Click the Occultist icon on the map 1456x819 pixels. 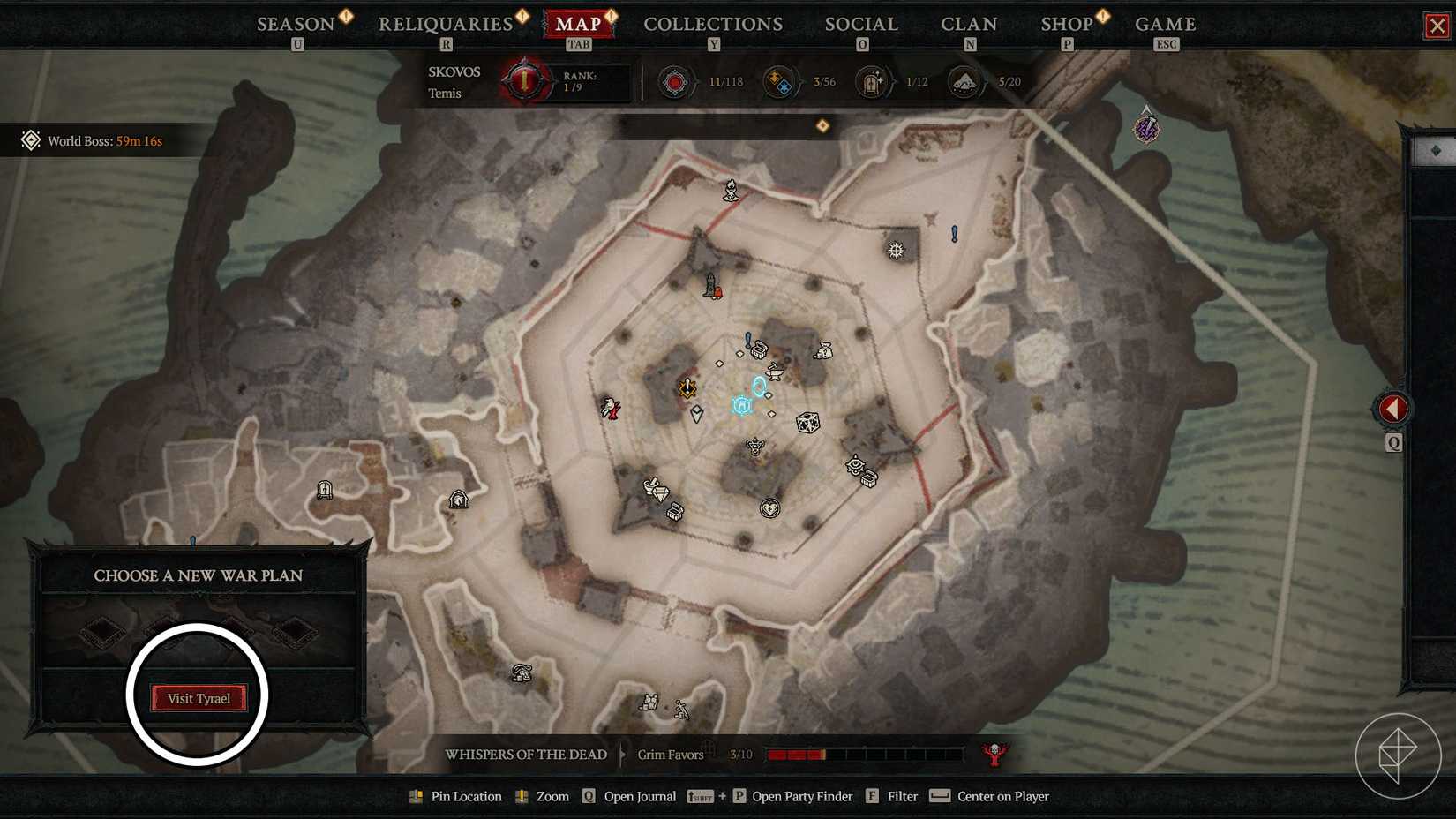click(x=857, y=464)
